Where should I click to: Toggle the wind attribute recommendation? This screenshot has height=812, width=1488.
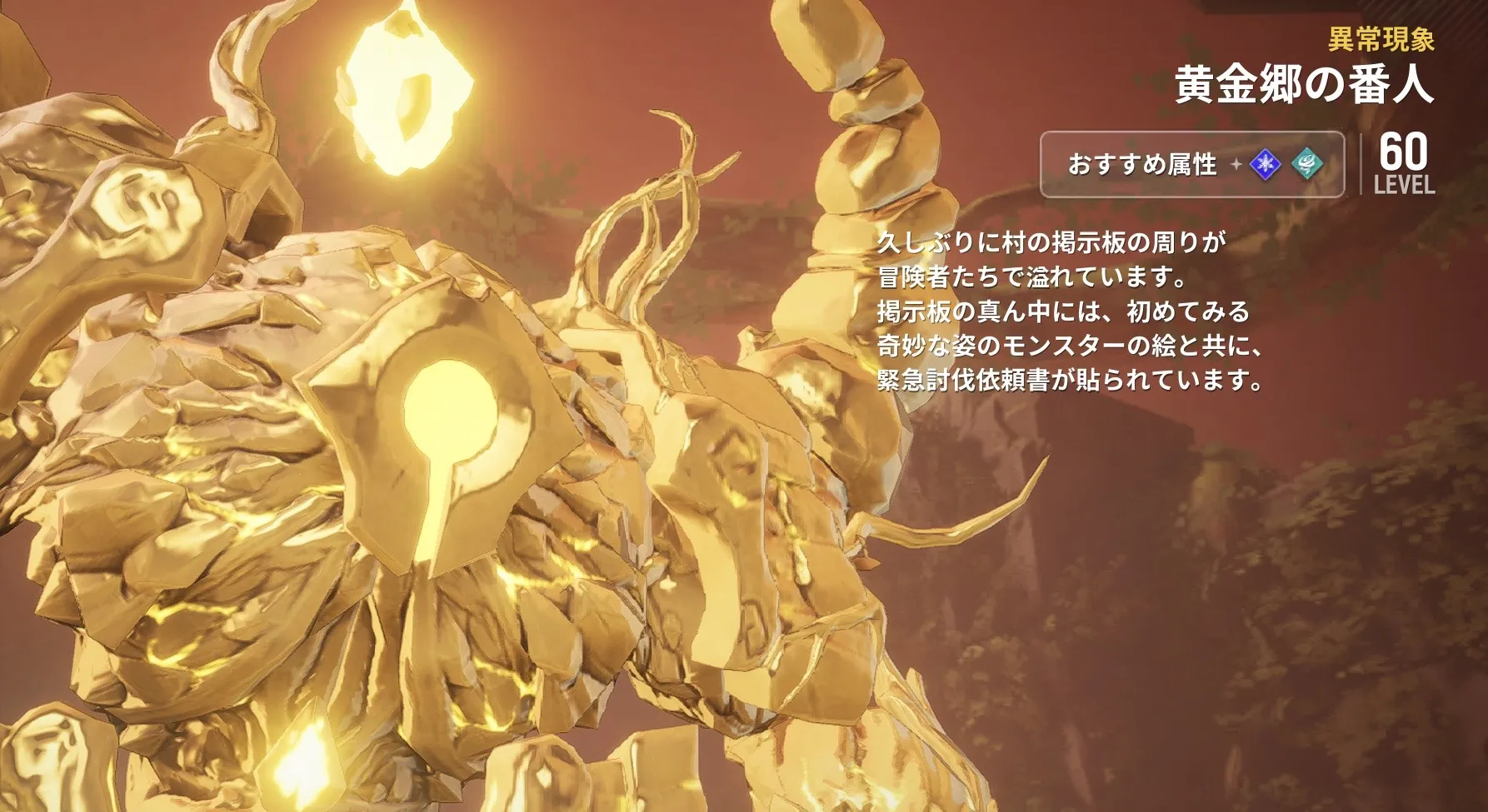(x=1306, y=165)
